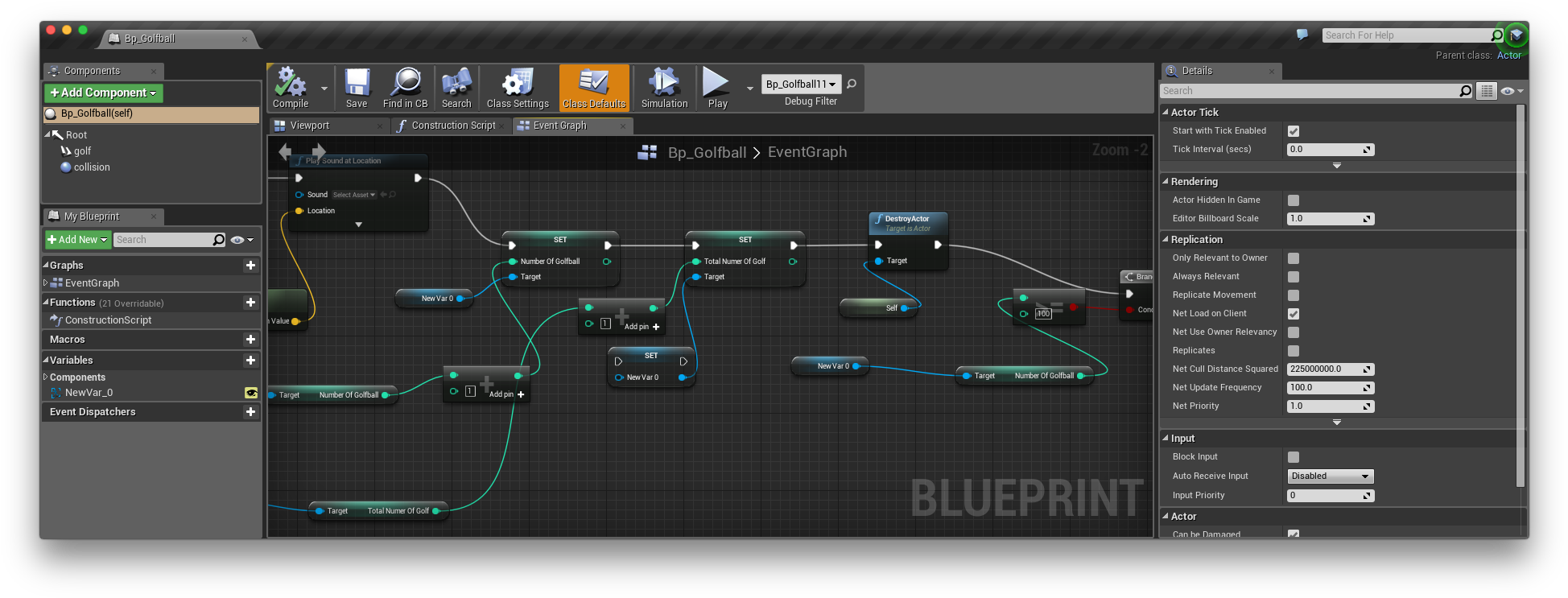
Task: Open the Bp_Golfball11 debug object dropdown
Action: point(800,84)
